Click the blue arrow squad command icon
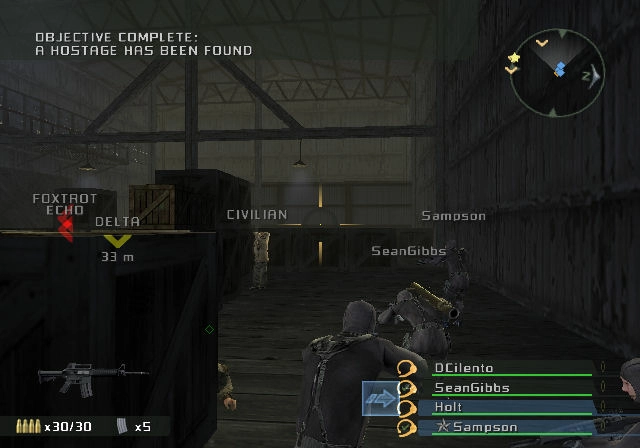 click(383, 398)
